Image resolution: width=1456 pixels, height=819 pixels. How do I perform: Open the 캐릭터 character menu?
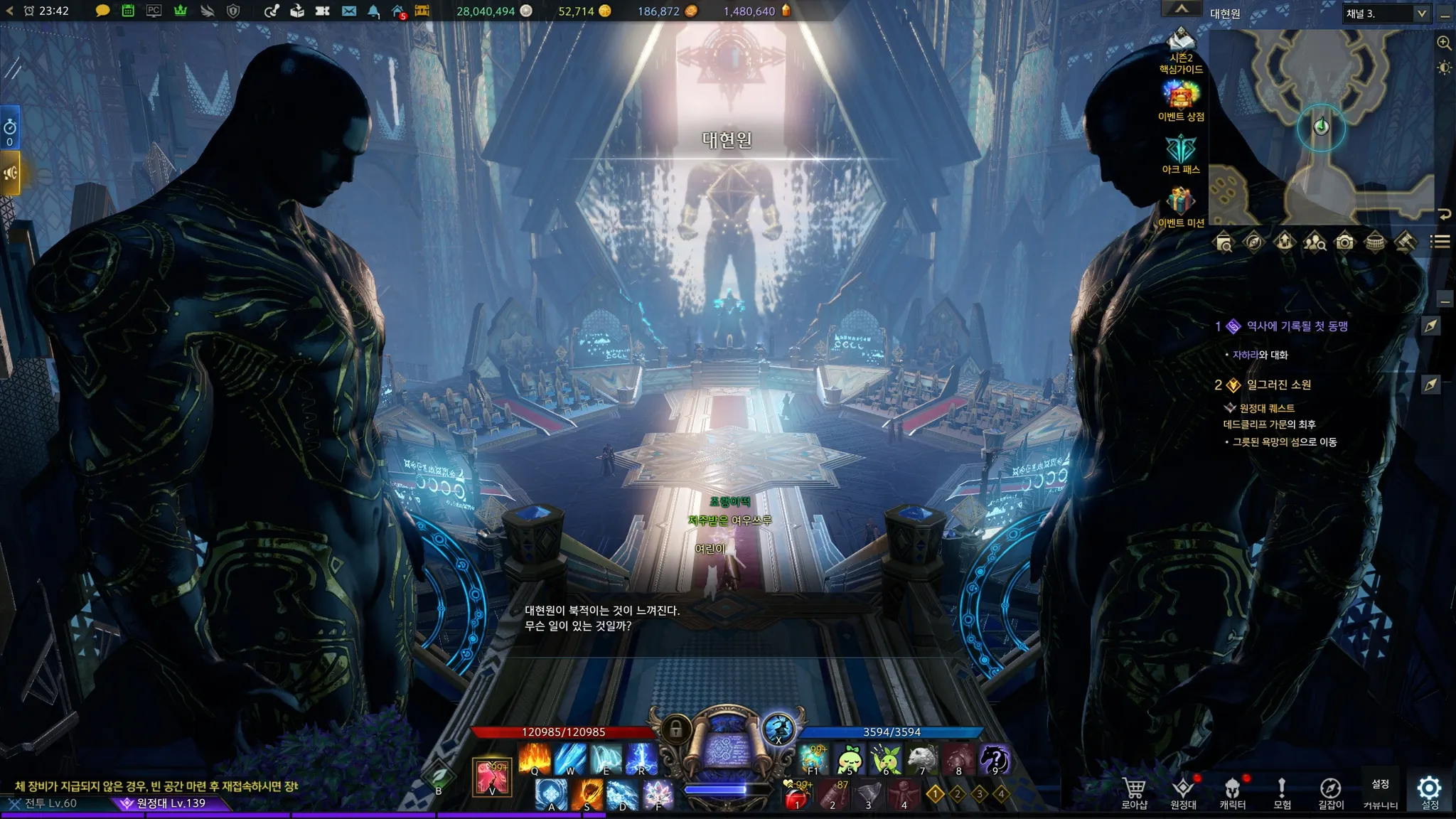pos(1233,792)
